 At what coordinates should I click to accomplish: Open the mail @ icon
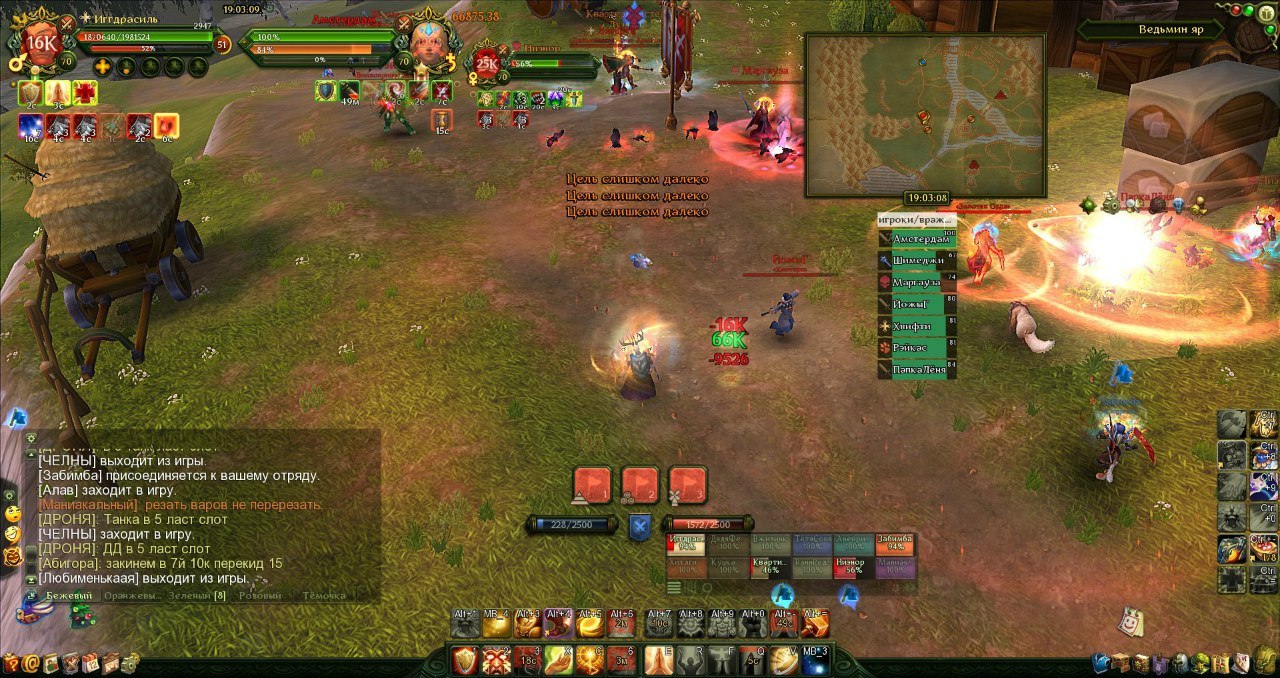point(32,663)
